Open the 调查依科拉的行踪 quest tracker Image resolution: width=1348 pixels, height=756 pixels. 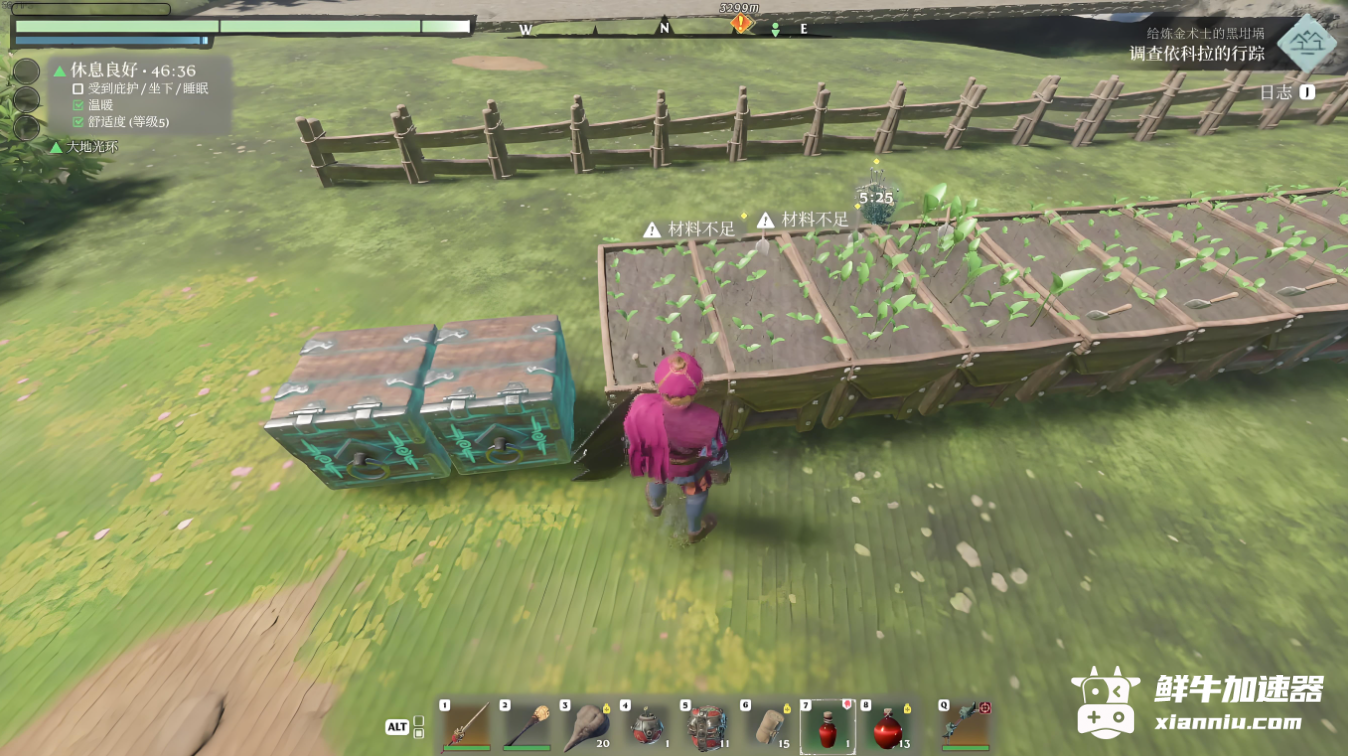point(1196,53)
